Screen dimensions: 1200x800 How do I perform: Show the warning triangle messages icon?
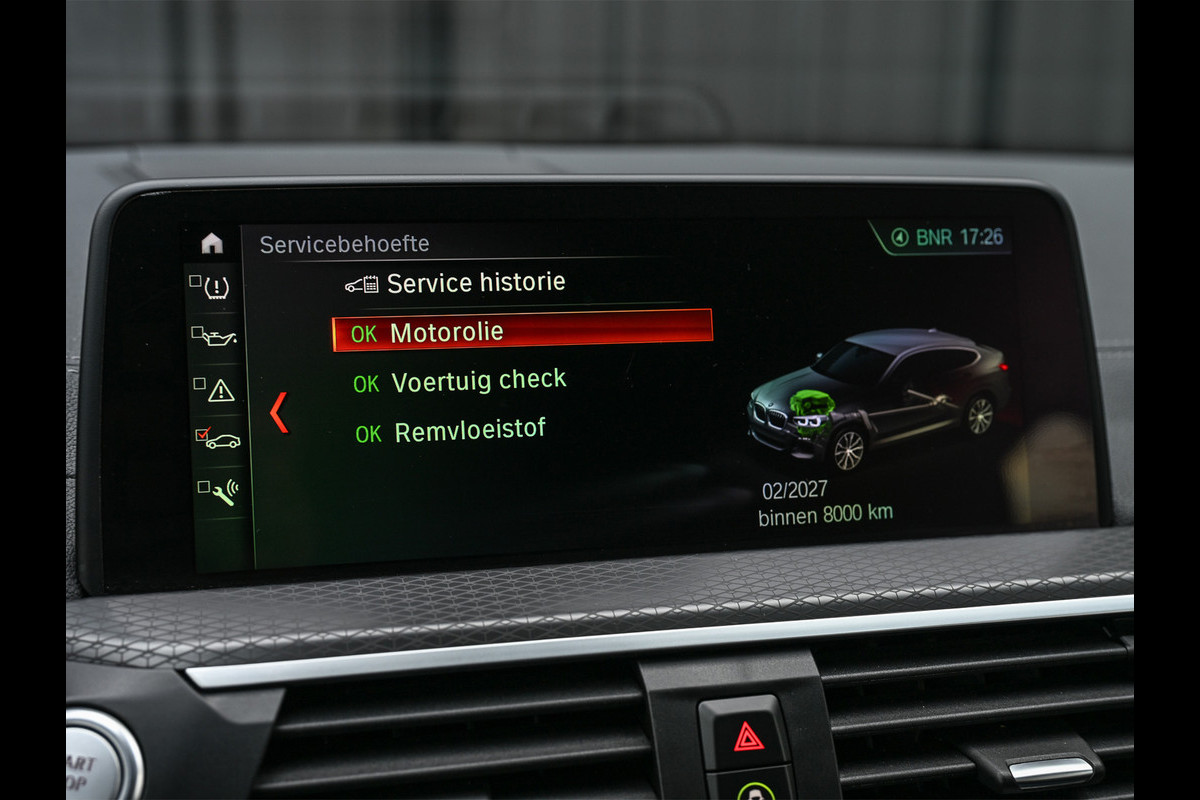point(217,389)
